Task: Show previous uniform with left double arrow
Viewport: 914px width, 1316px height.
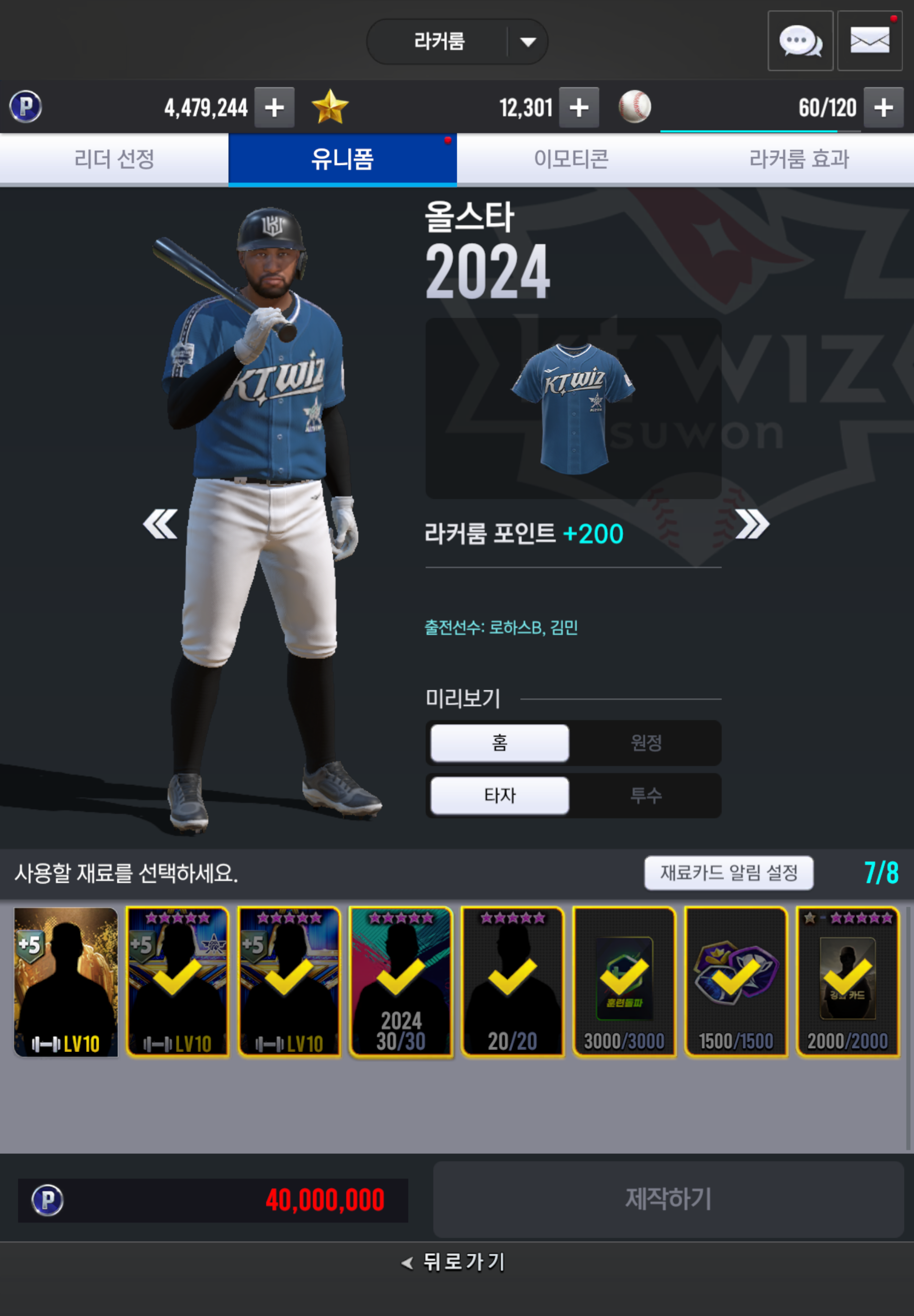Action: [160, 524]
